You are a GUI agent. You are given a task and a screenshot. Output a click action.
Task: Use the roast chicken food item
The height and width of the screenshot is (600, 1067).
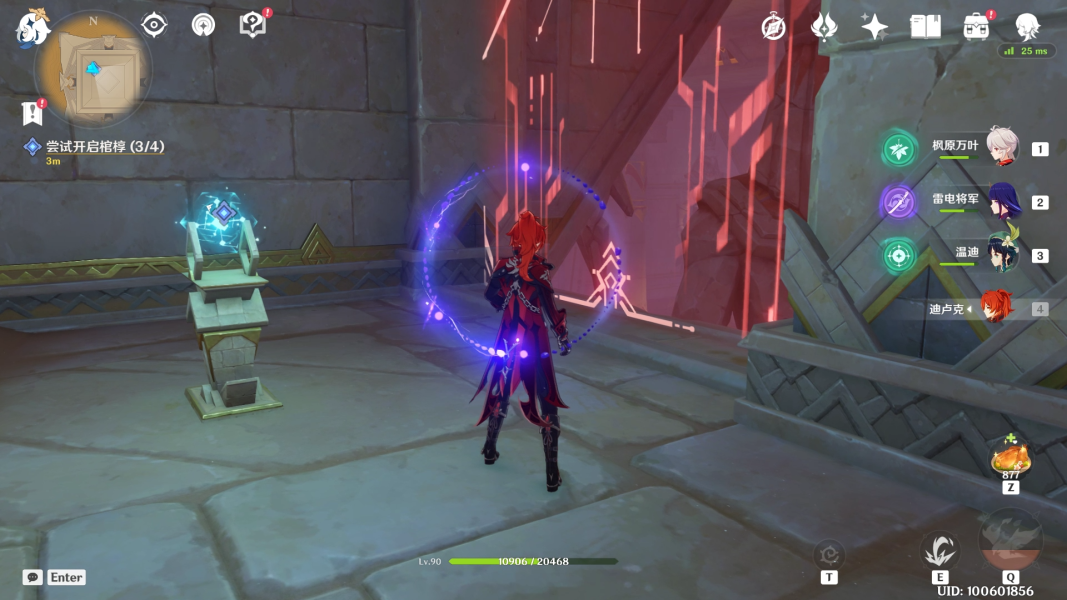(1009, 459)
